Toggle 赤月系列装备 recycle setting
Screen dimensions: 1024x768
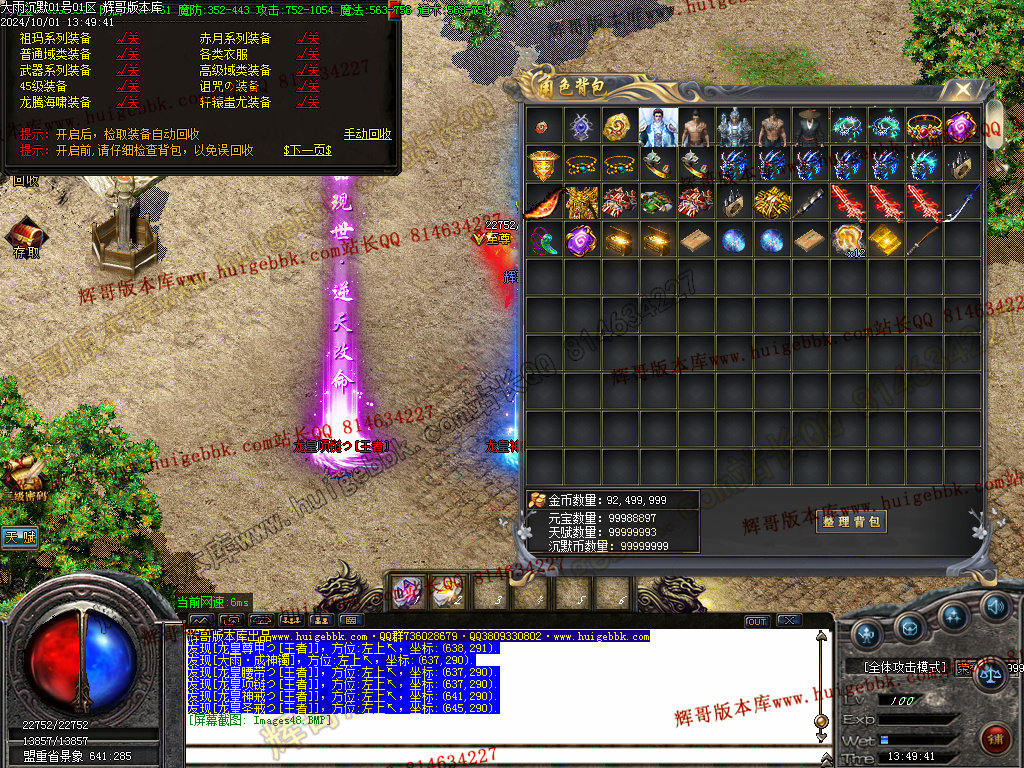pos(308,39)
